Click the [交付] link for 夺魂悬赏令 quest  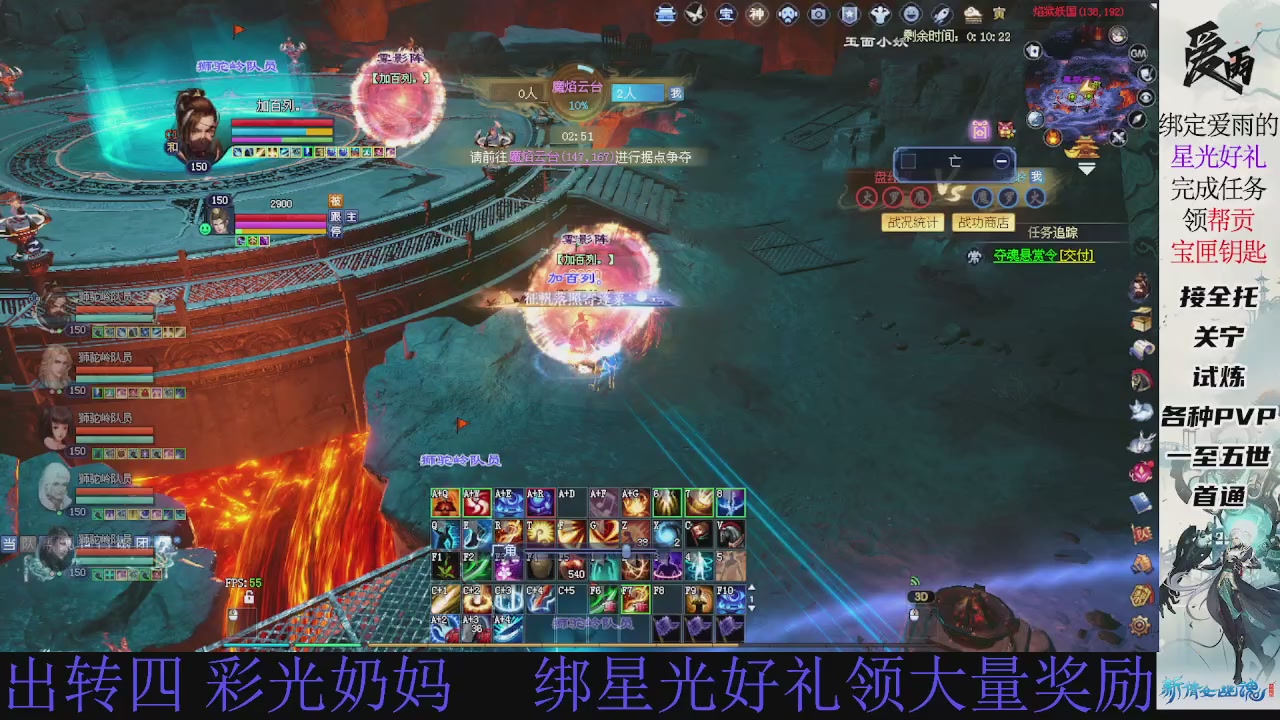(1076, 255)
